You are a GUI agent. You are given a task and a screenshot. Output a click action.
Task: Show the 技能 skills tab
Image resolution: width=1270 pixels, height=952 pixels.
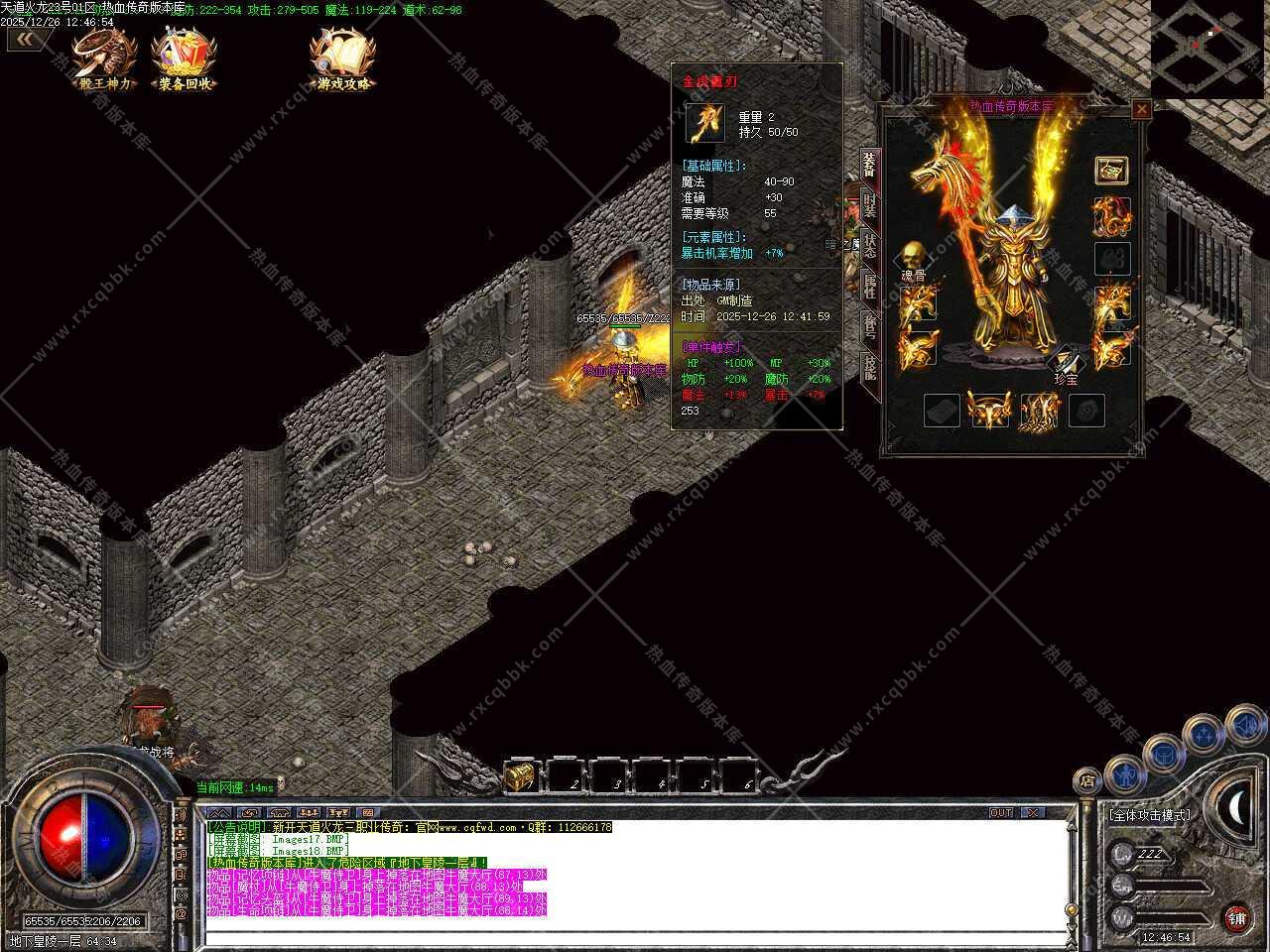(x=869, y=368)
